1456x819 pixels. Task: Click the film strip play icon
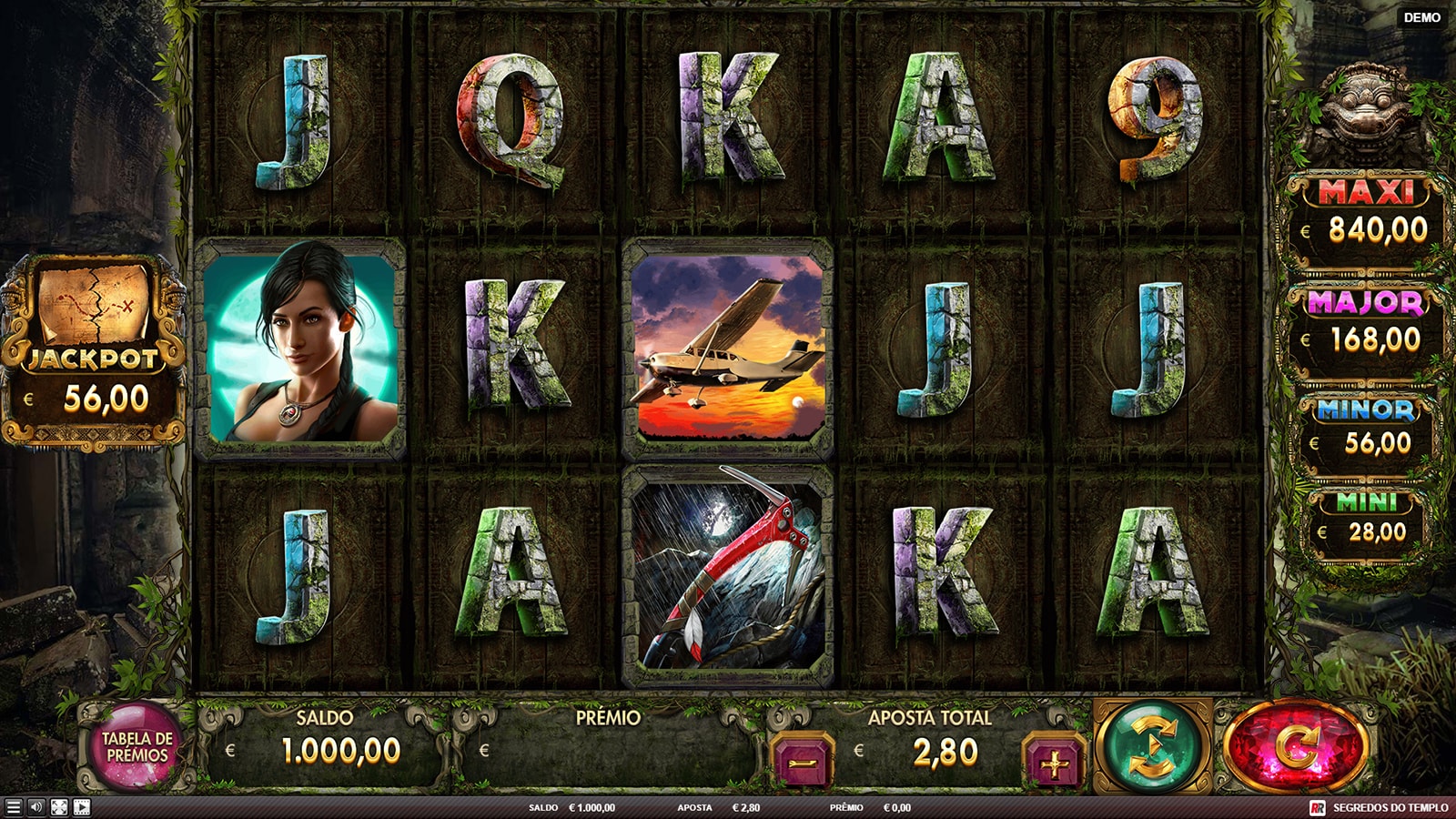pyautogui.click(x=82, y=807)
